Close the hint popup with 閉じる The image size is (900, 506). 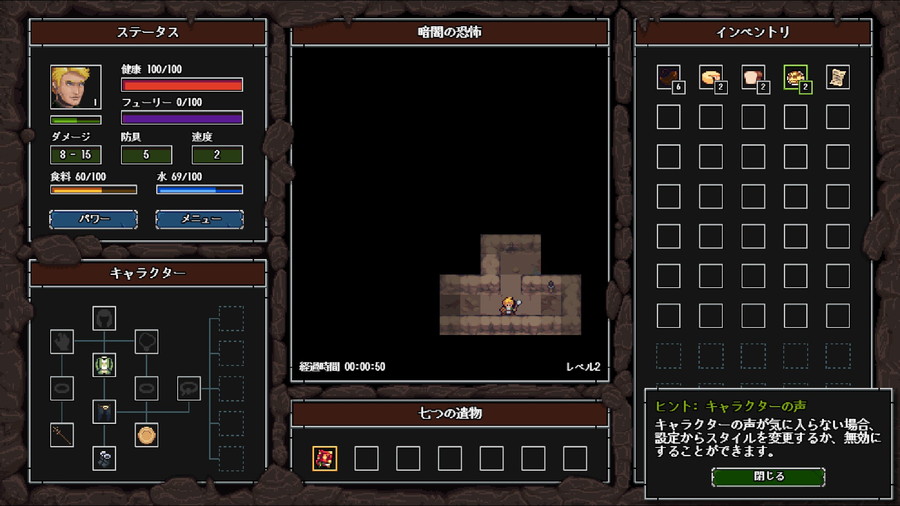point(768,476)
